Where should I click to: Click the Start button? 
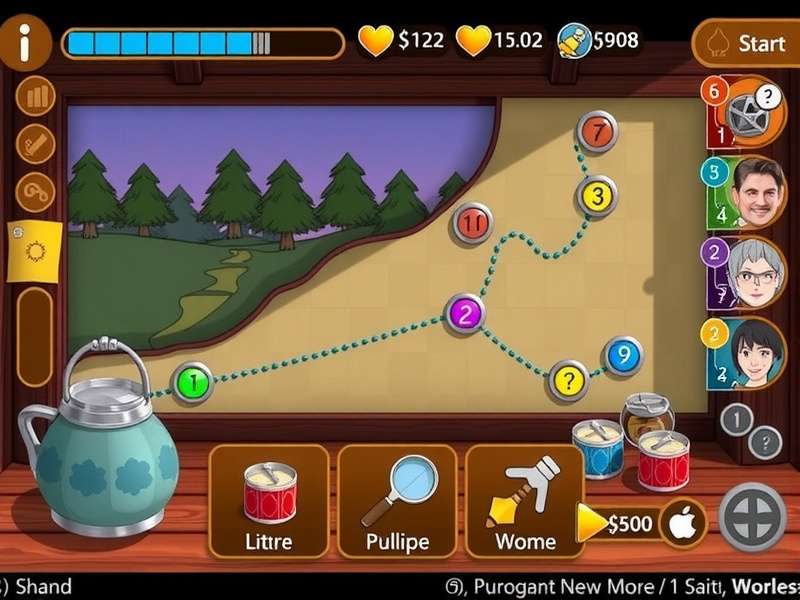[x=748, y=44]
